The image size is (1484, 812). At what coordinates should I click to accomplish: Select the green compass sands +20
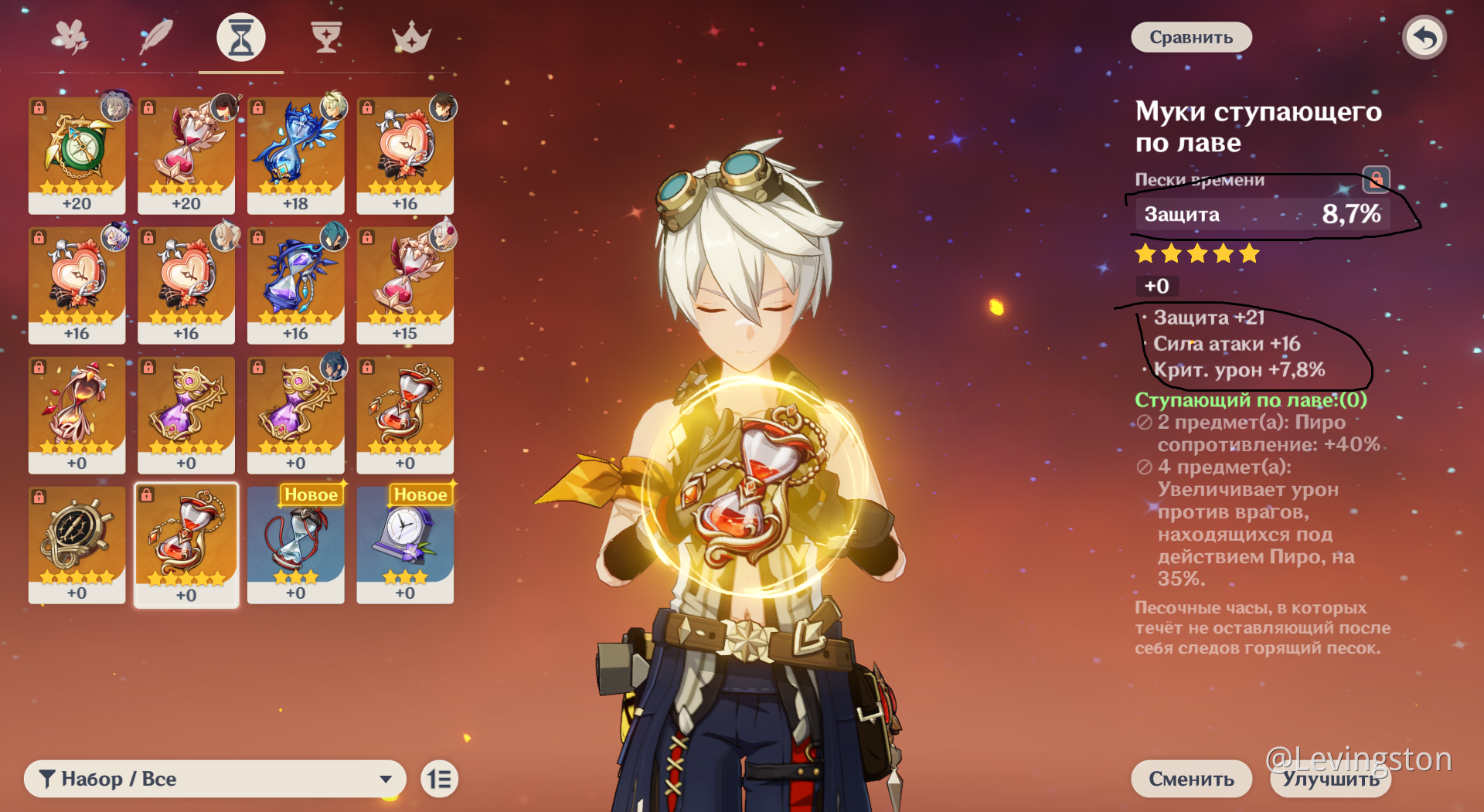[x=77, y=155]
